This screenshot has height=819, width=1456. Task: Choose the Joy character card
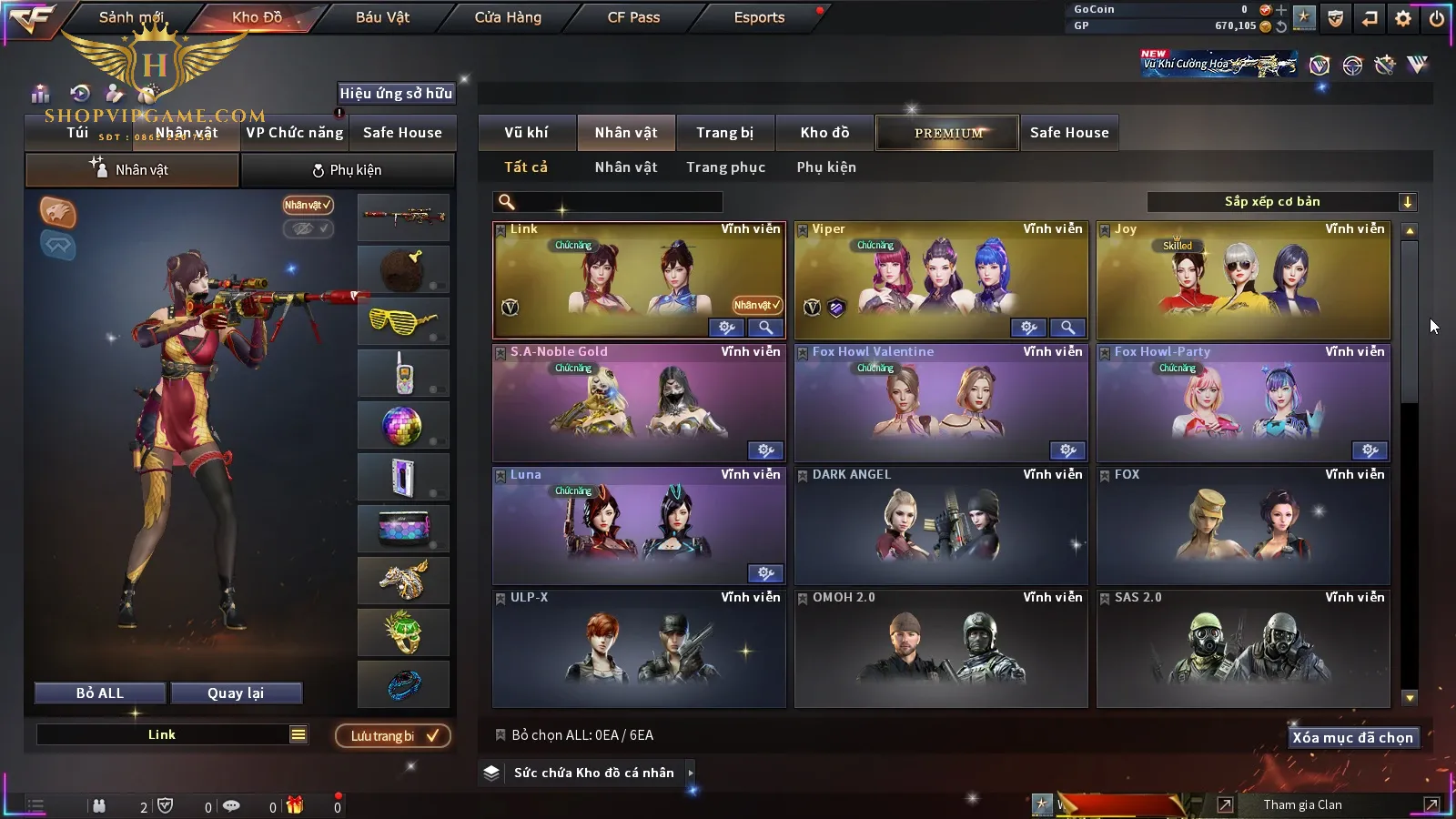pos(1243,278)
